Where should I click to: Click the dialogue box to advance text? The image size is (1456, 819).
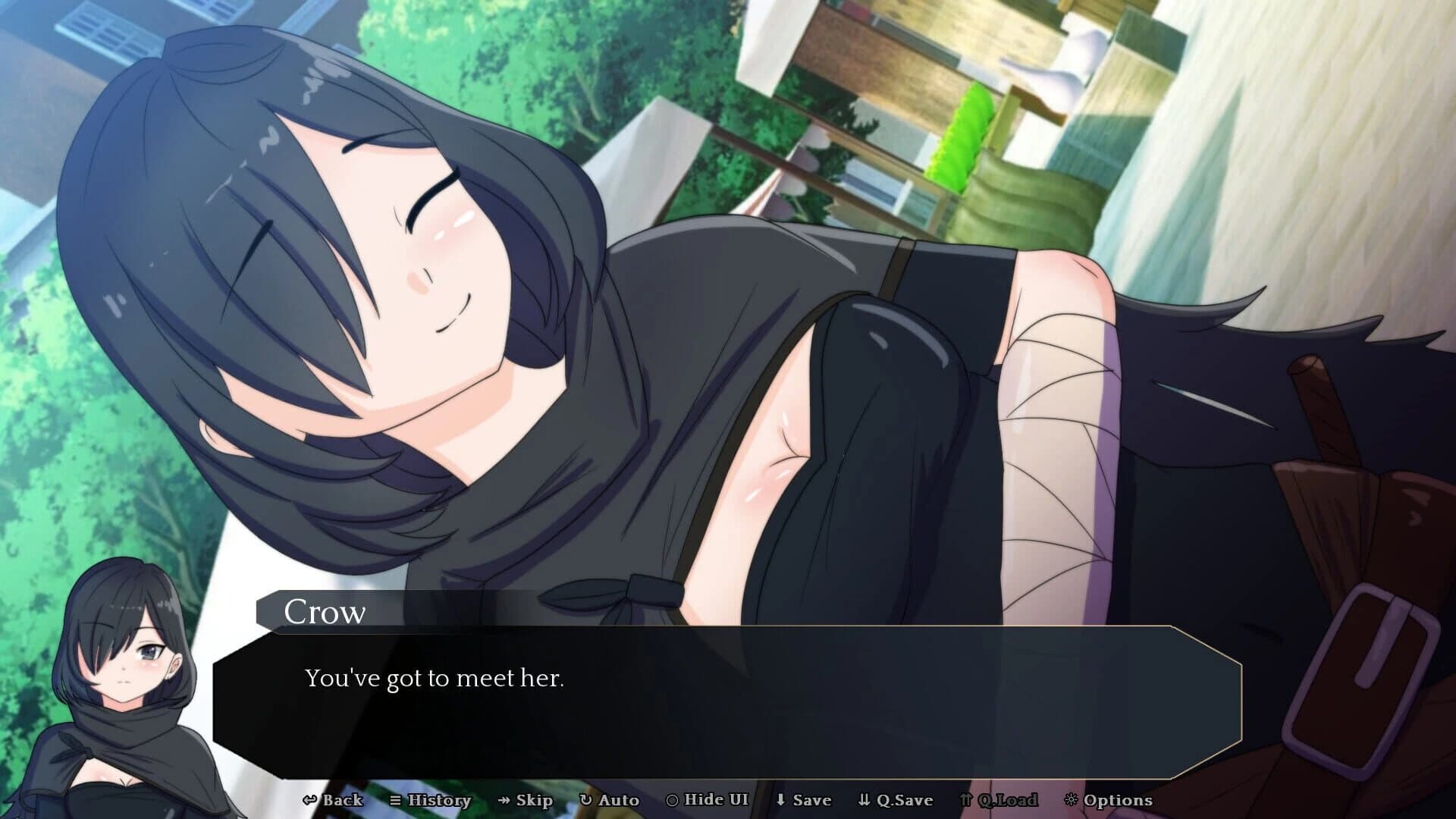point(728,698)
